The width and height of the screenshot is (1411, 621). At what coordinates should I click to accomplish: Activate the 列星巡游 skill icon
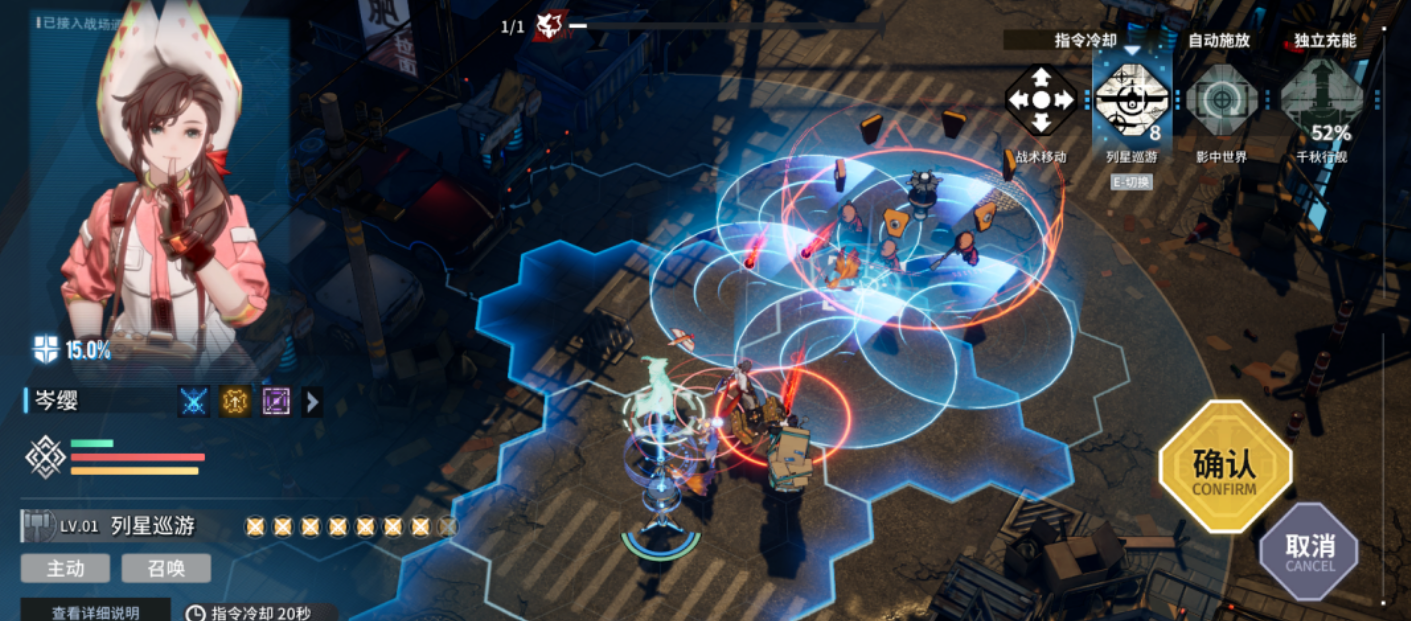point(1131,99)
